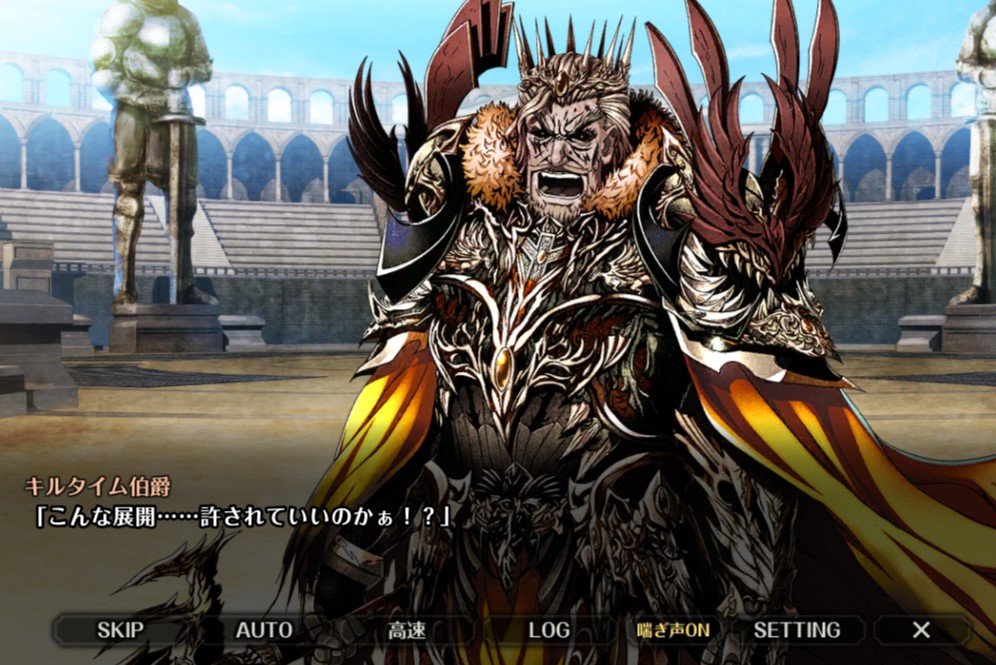
Task: Enable AUTO dialogue advance
Action: tap(264, 630)
